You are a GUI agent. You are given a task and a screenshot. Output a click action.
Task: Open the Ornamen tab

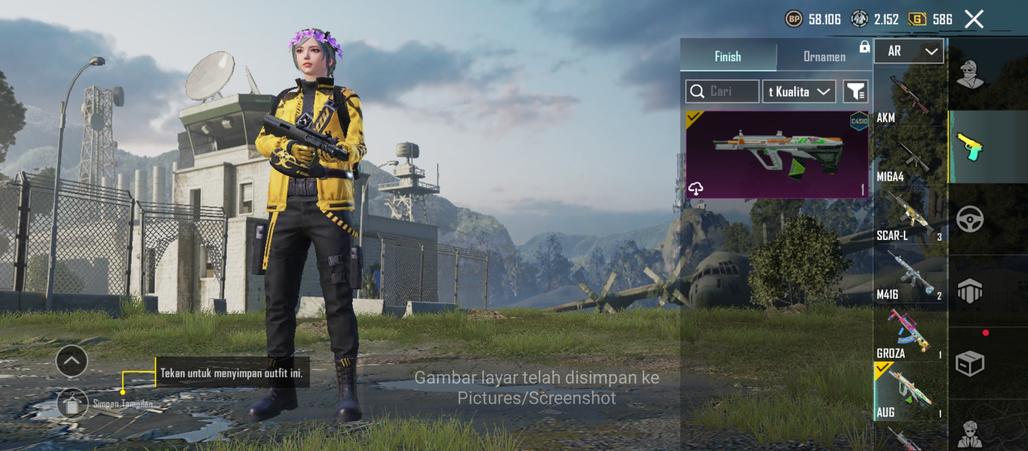824,57
